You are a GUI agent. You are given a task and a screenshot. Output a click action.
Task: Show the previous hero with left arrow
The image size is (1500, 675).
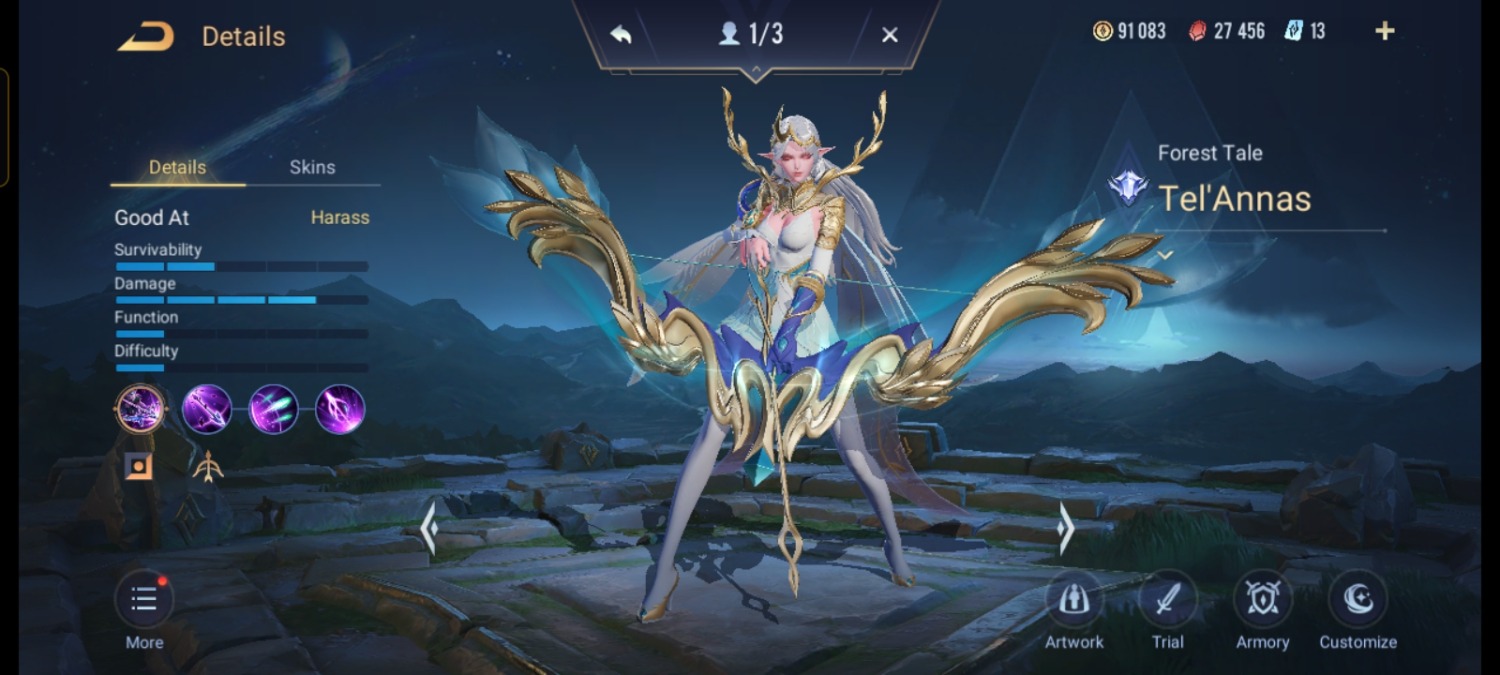coord(429,528)
